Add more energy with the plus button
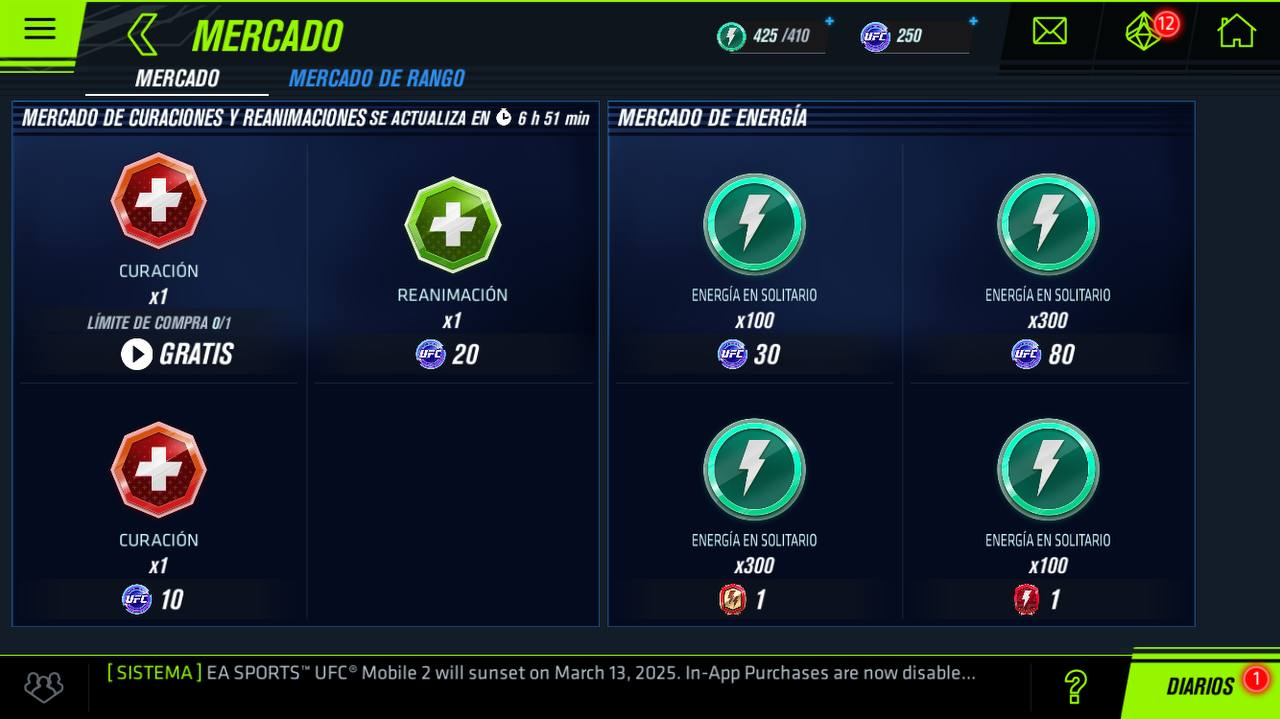 pyautogui.click(x=829, y=21)
